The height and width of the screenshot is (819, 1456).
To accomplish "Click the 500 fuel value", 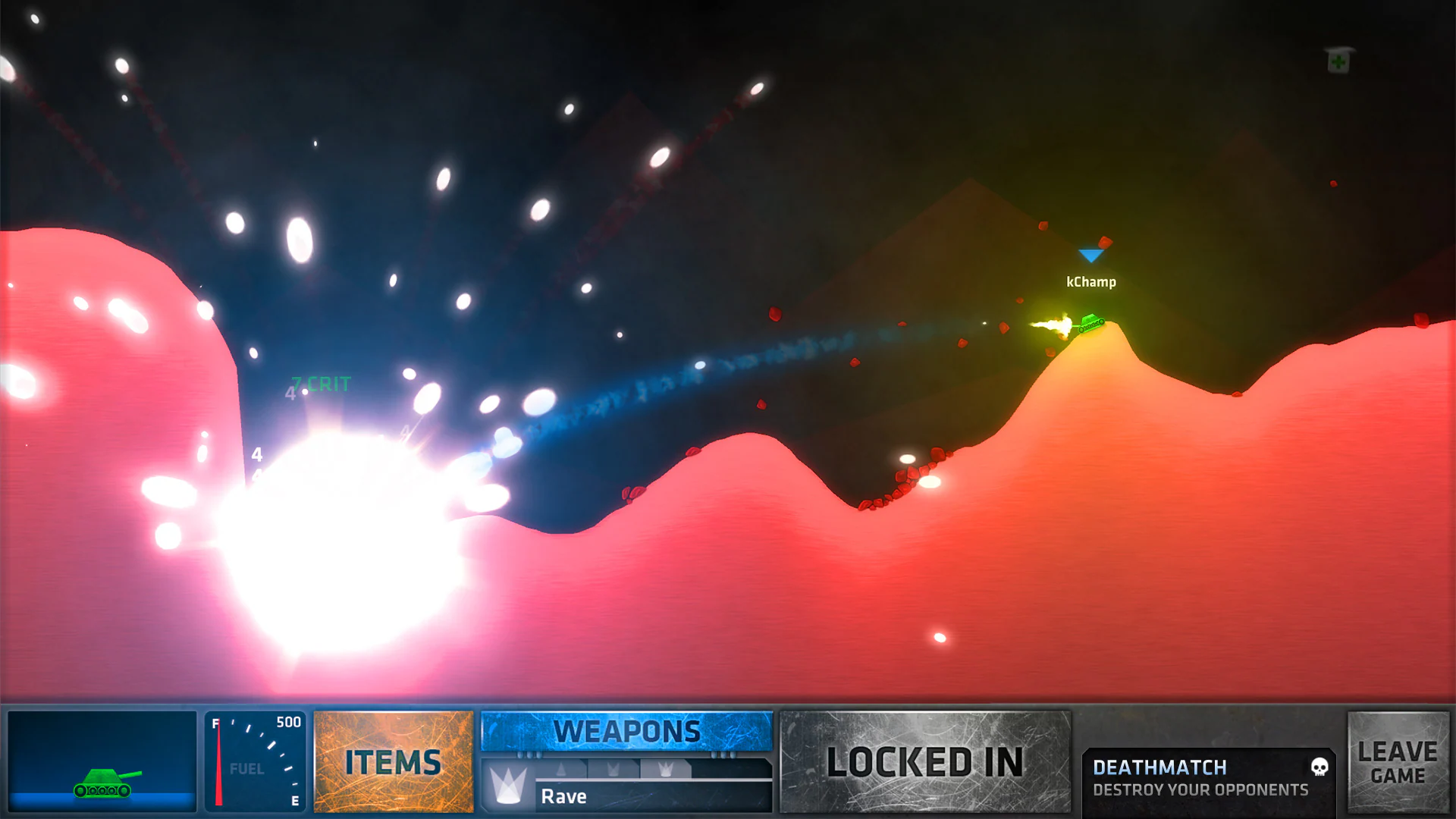I will (288, 722).
